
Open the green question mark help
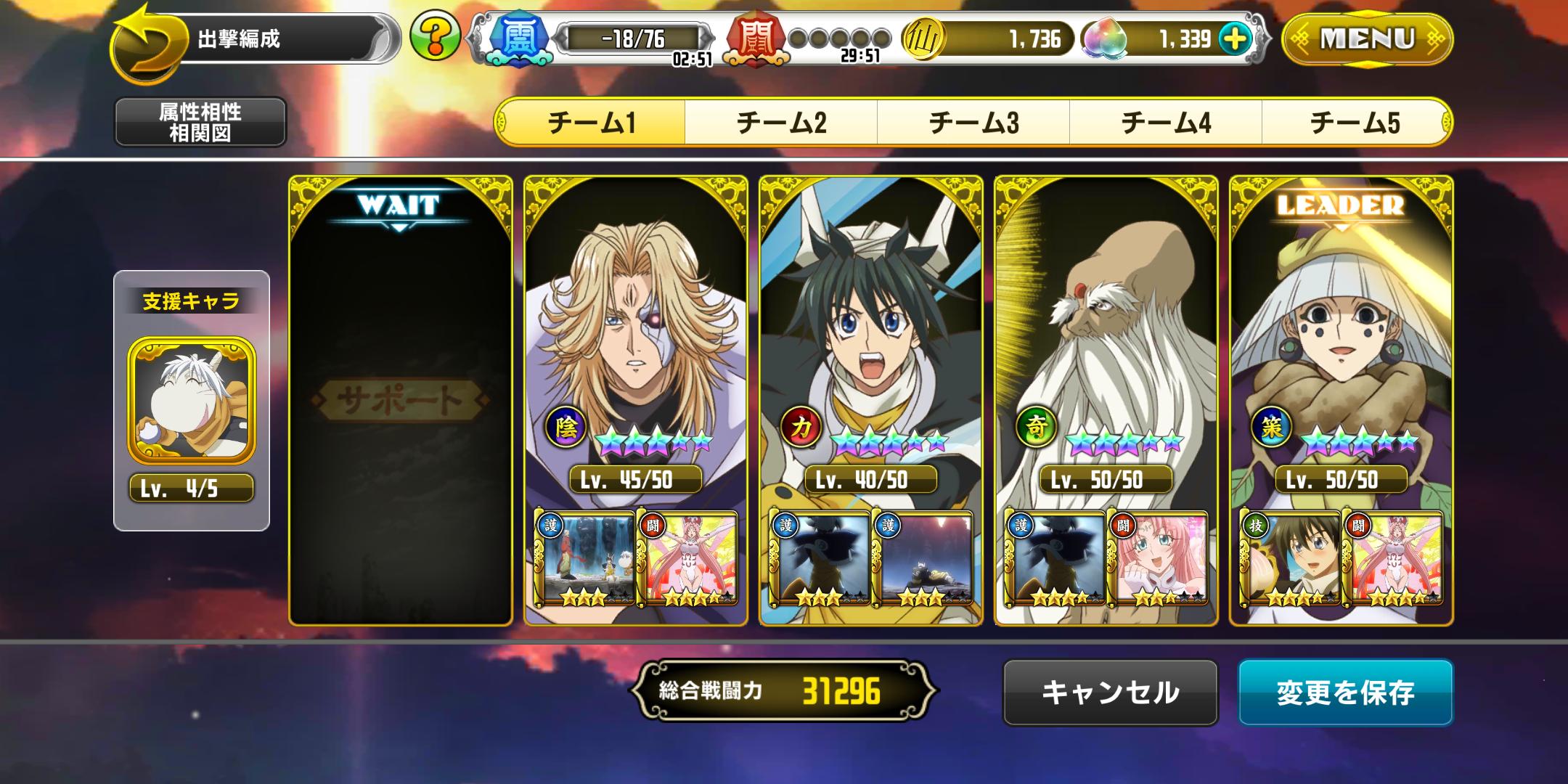coord(435,36)
